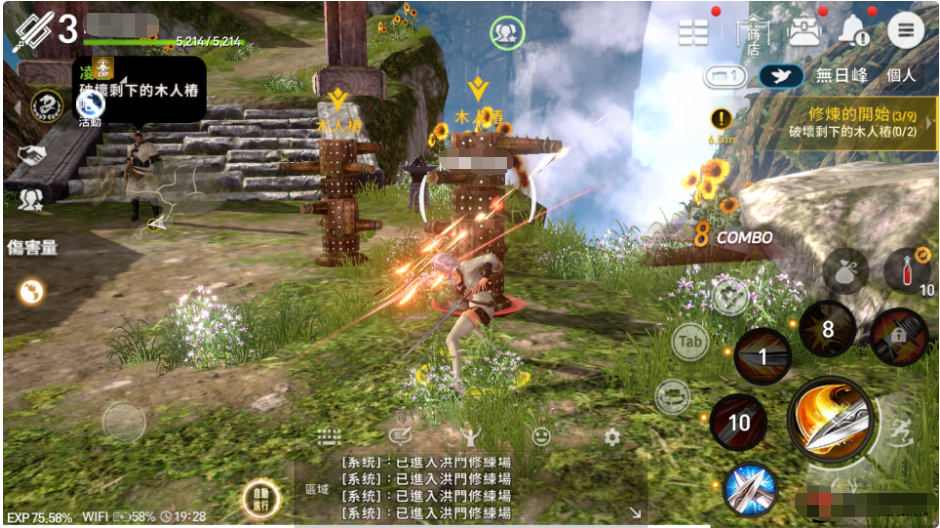Open the 傷害量 damage meter
The width and height of the screenshot is (940, 528).
click(31, 247)
